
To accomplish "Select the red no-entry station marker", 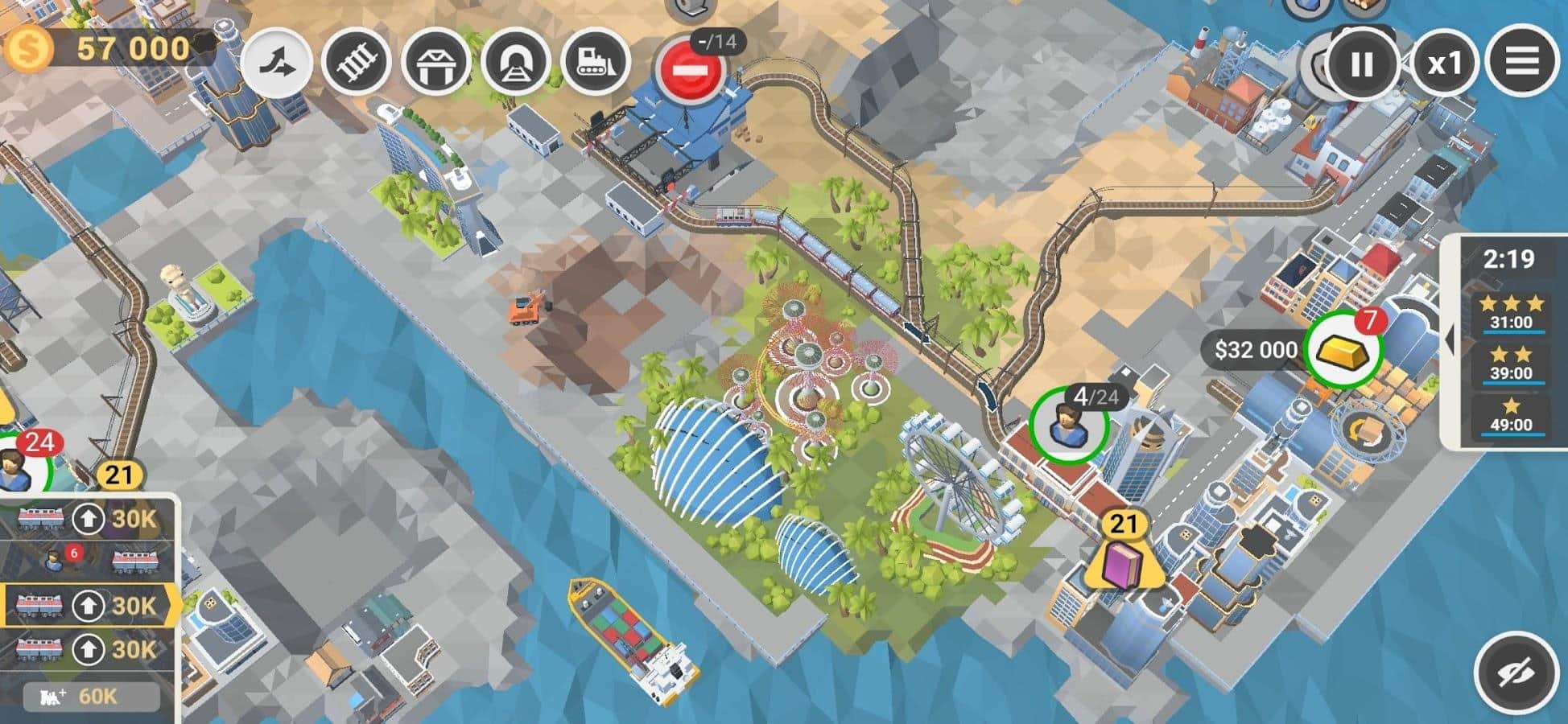I will pos(689,71).
